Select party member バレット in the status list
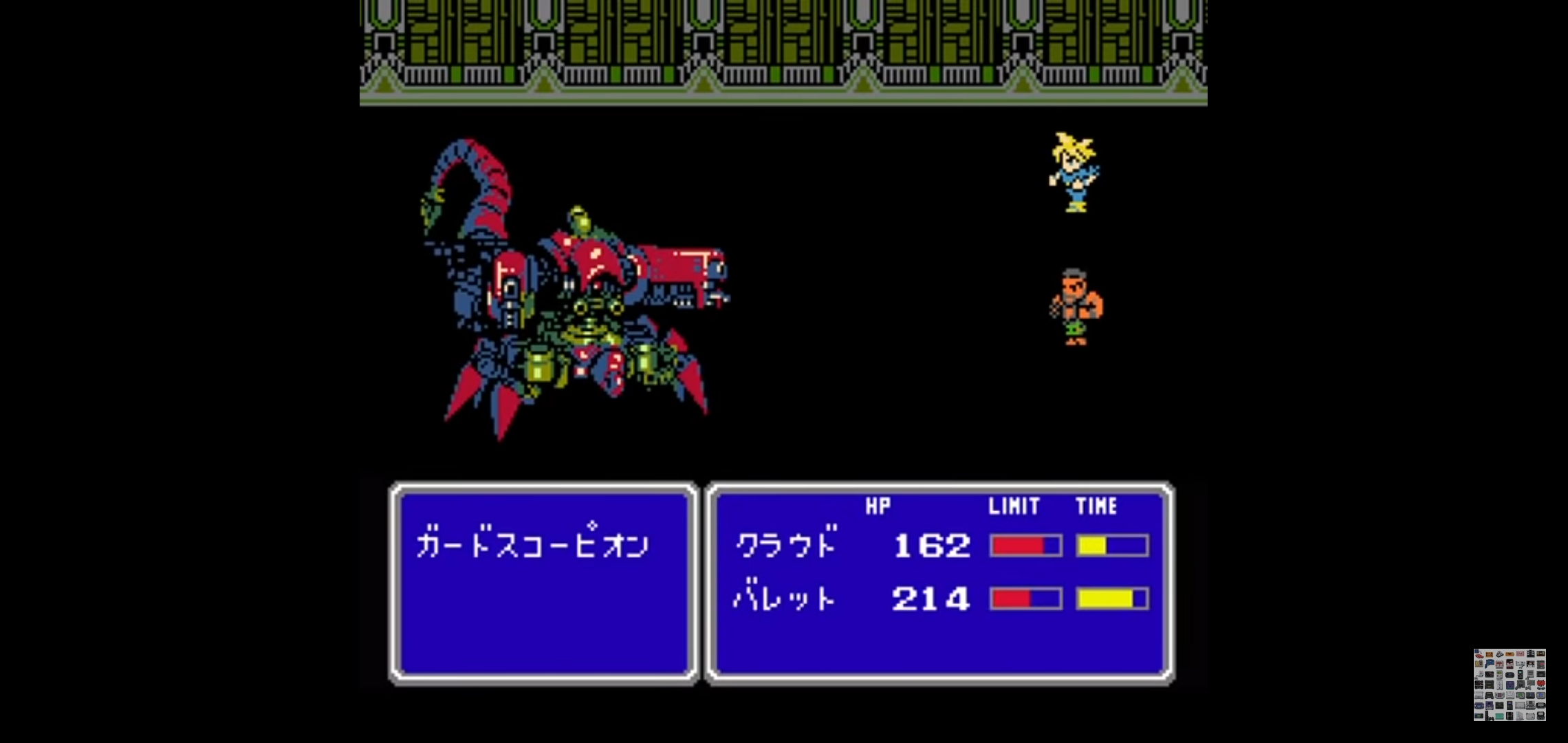This screenshot has width=1568, height=743. pos(785,599)
